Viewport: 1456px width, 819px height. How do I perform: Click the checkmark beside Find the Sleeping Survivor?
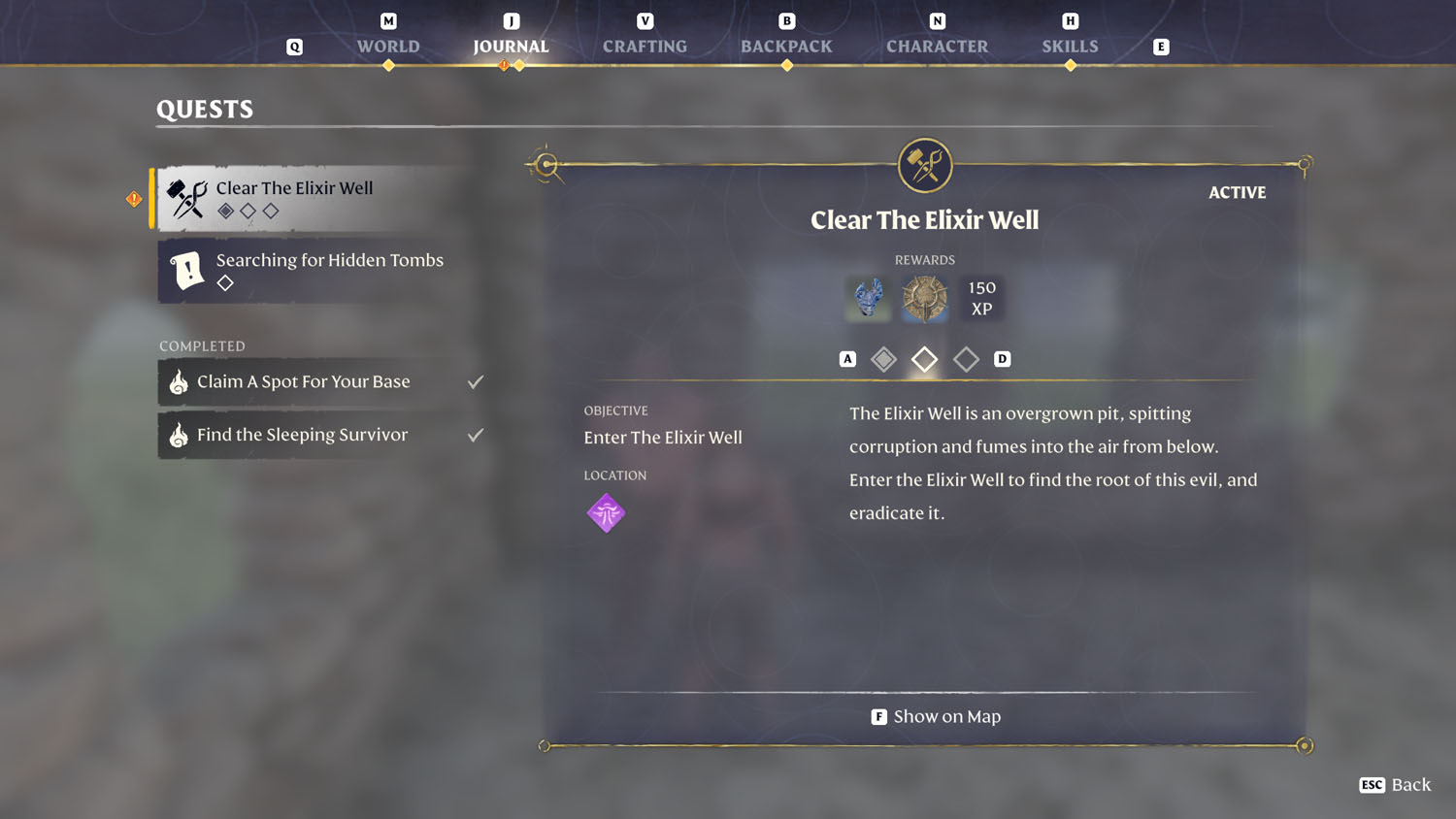(476, 435)
